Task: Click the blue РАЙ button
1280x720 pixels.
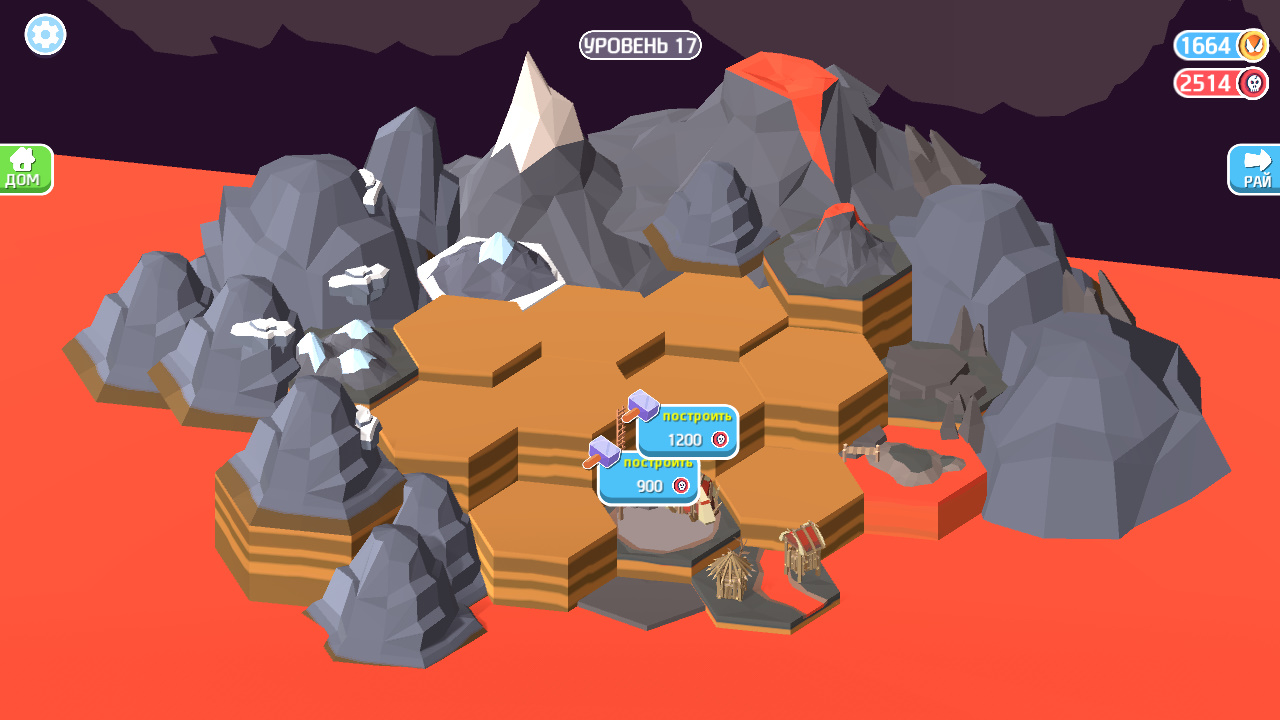Action: (x=1254, y=170)
